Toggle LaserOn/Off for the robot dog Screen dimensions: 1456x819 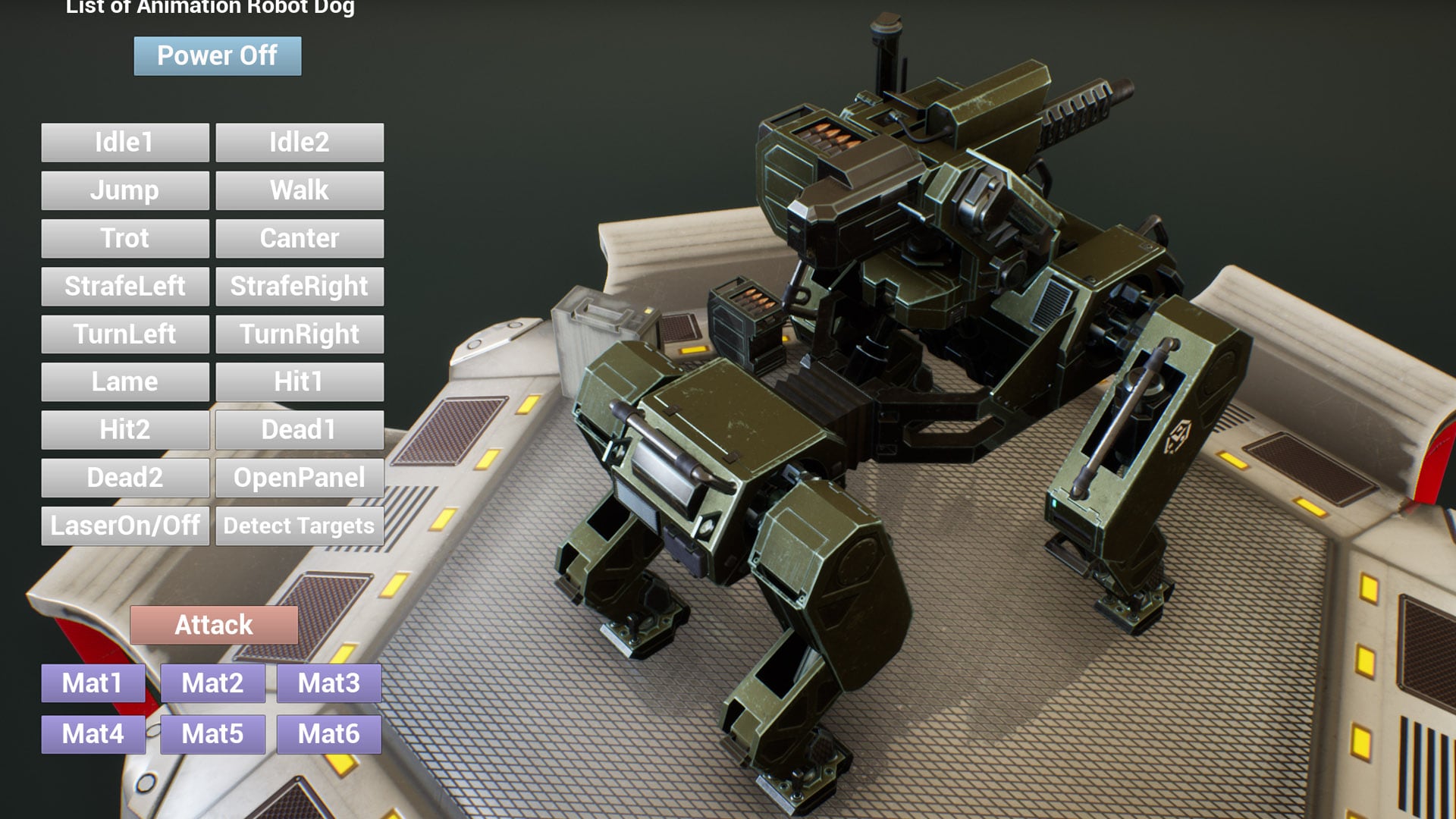click(x=124, y=526)
